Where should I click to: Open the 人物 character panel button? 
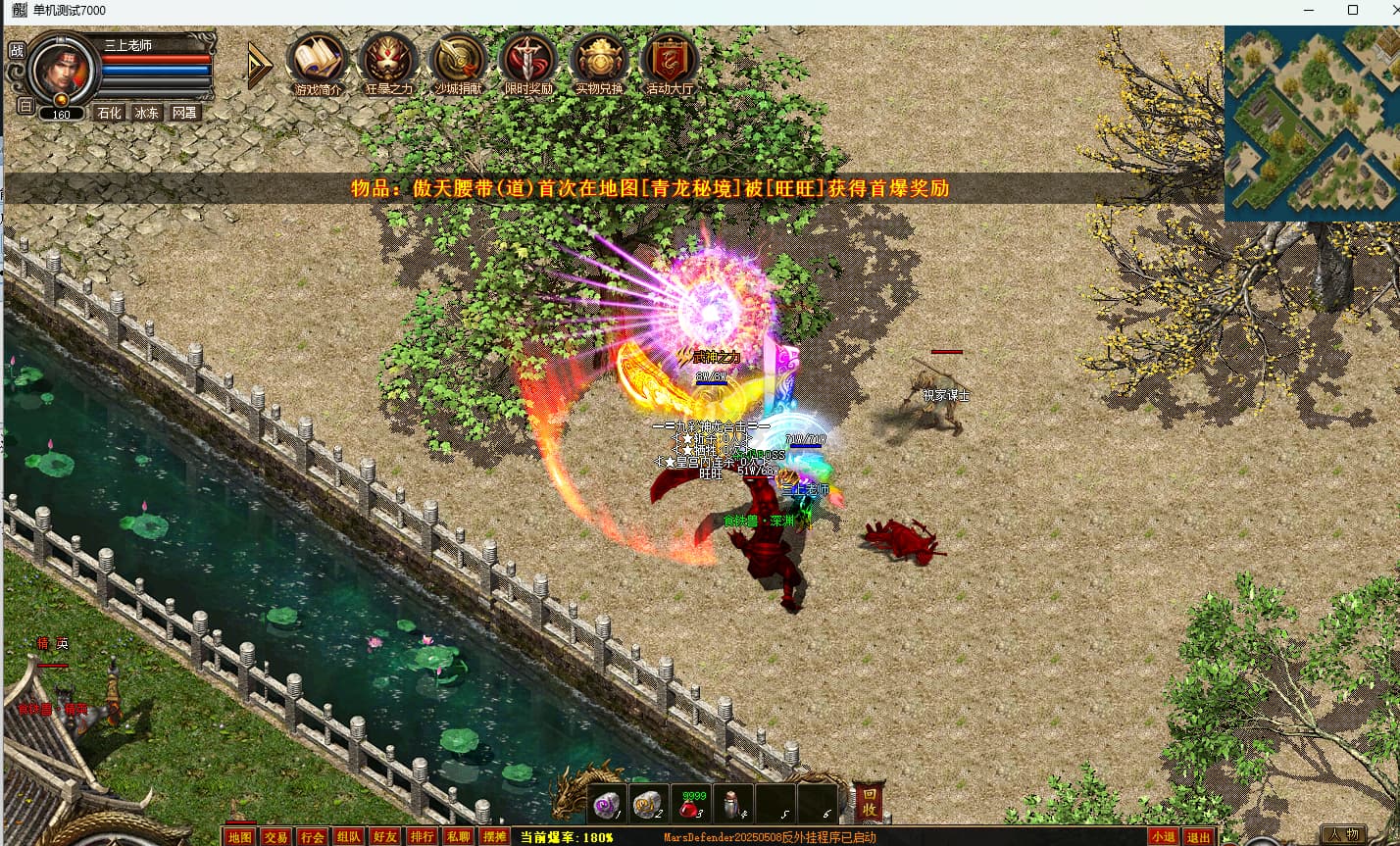coord(1342,835)
